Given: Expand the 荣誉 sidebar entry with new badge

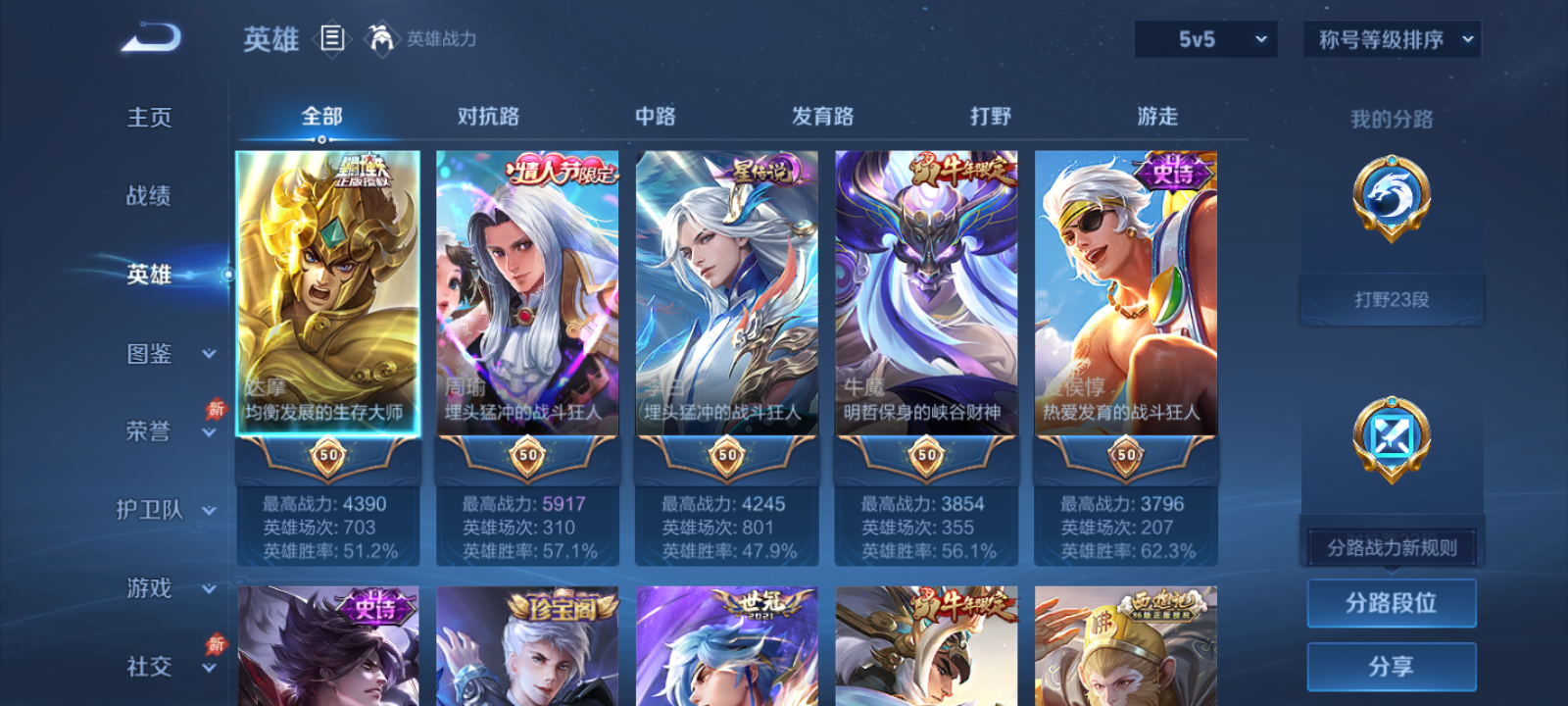Looking at the screenshot, I should coord(149,431).
